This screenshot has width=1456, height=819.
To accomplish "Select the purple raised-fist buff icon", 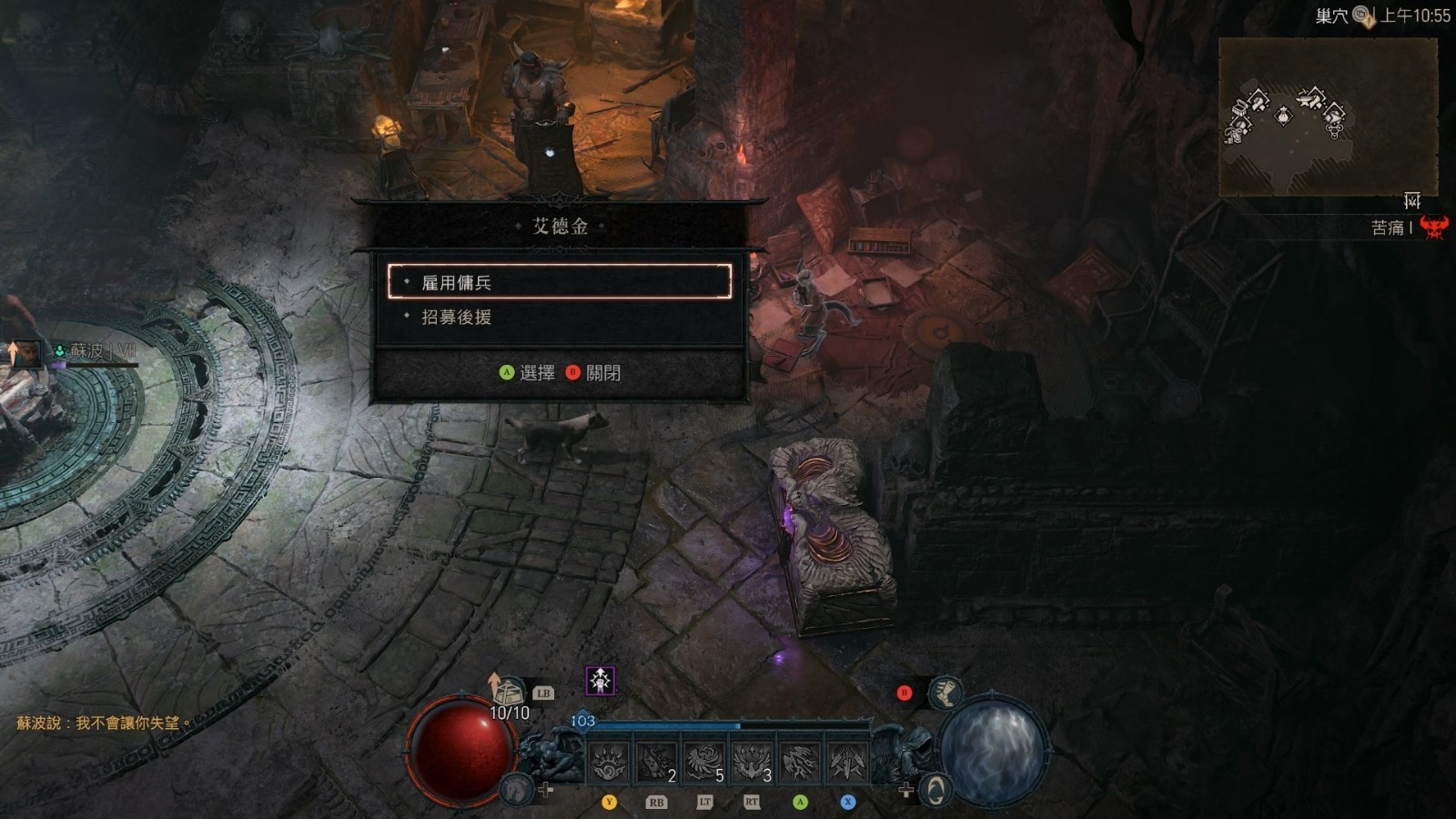I will [x=600, y=681].
